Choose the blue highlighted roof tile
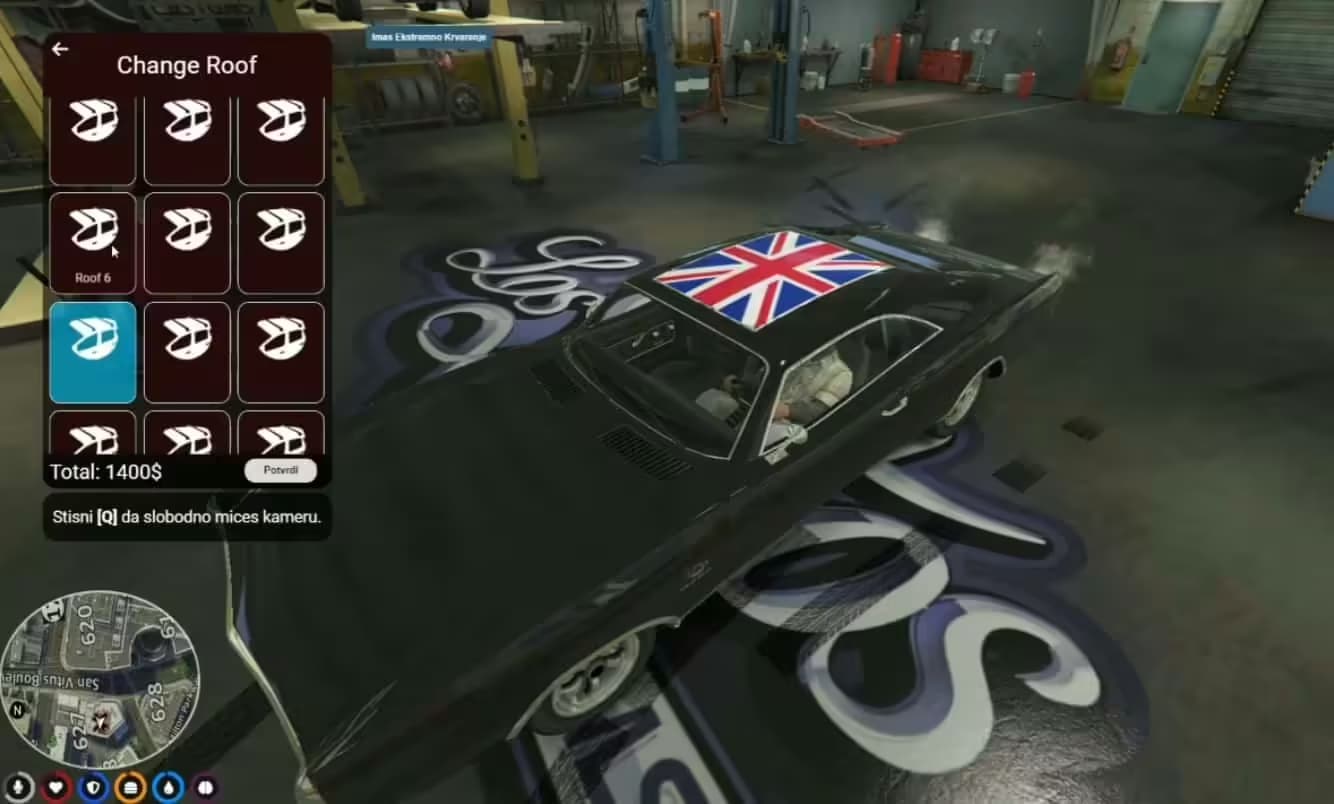This screenshot has width=1334, height=804. tap(93, 352)
